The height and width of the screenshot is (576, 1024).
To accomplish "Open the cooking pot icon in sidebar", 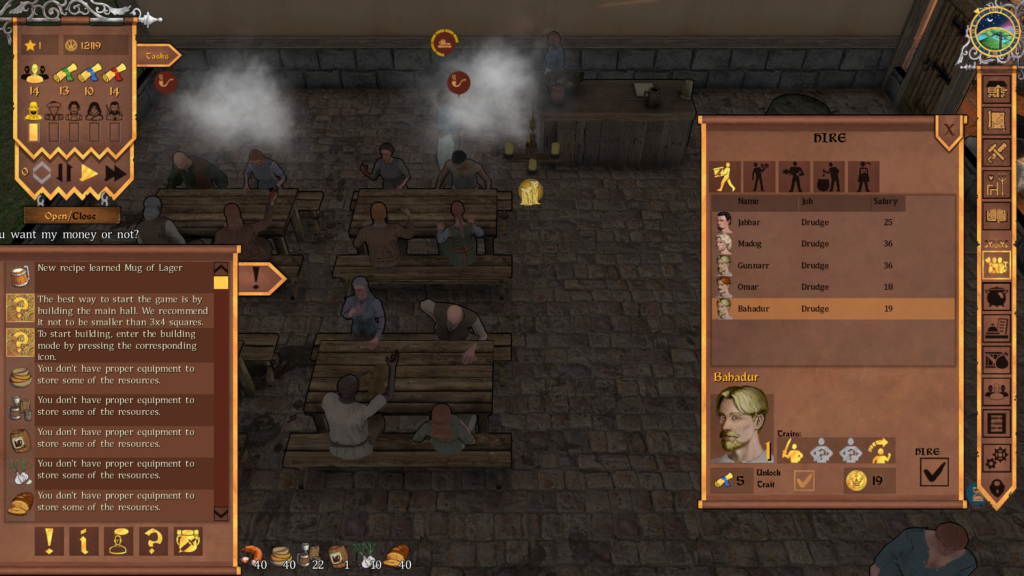I will tap(997, 296).
